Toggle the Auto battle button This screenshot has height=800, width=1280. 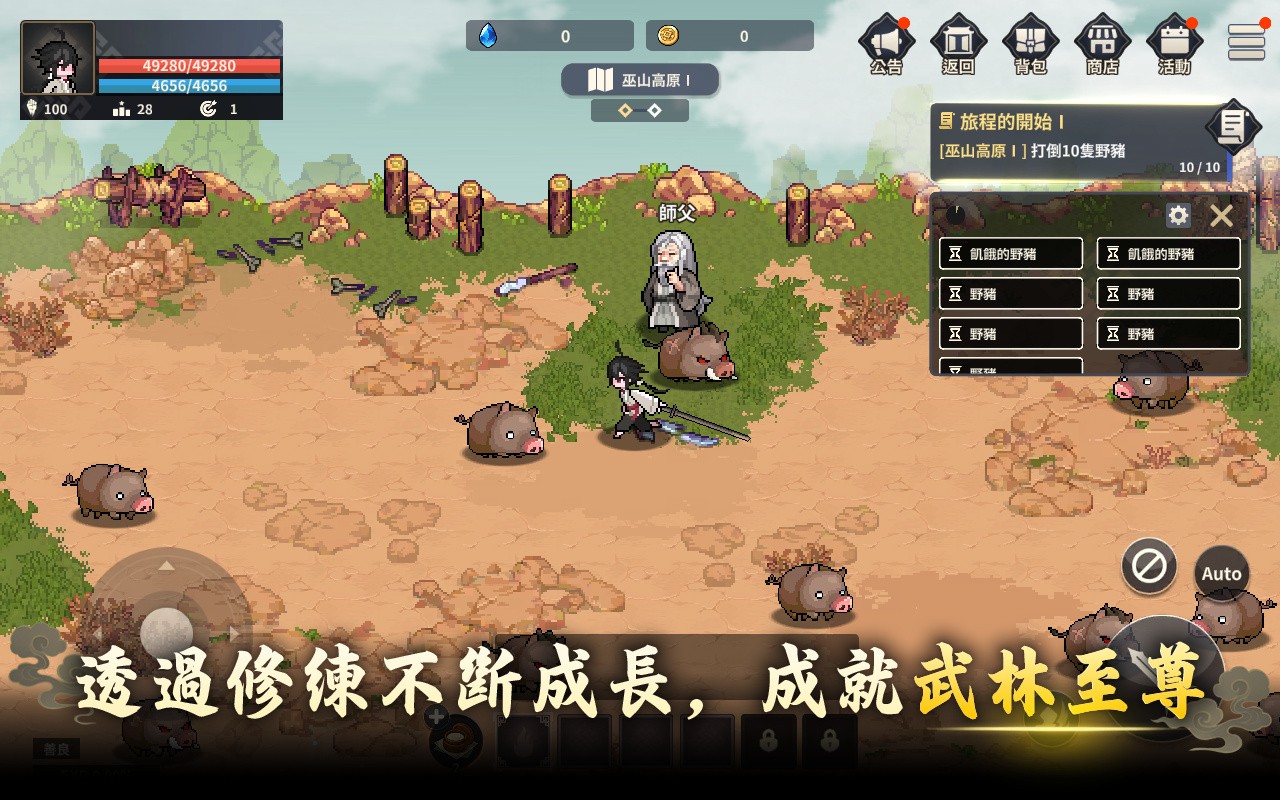(x=1221, y=572)
